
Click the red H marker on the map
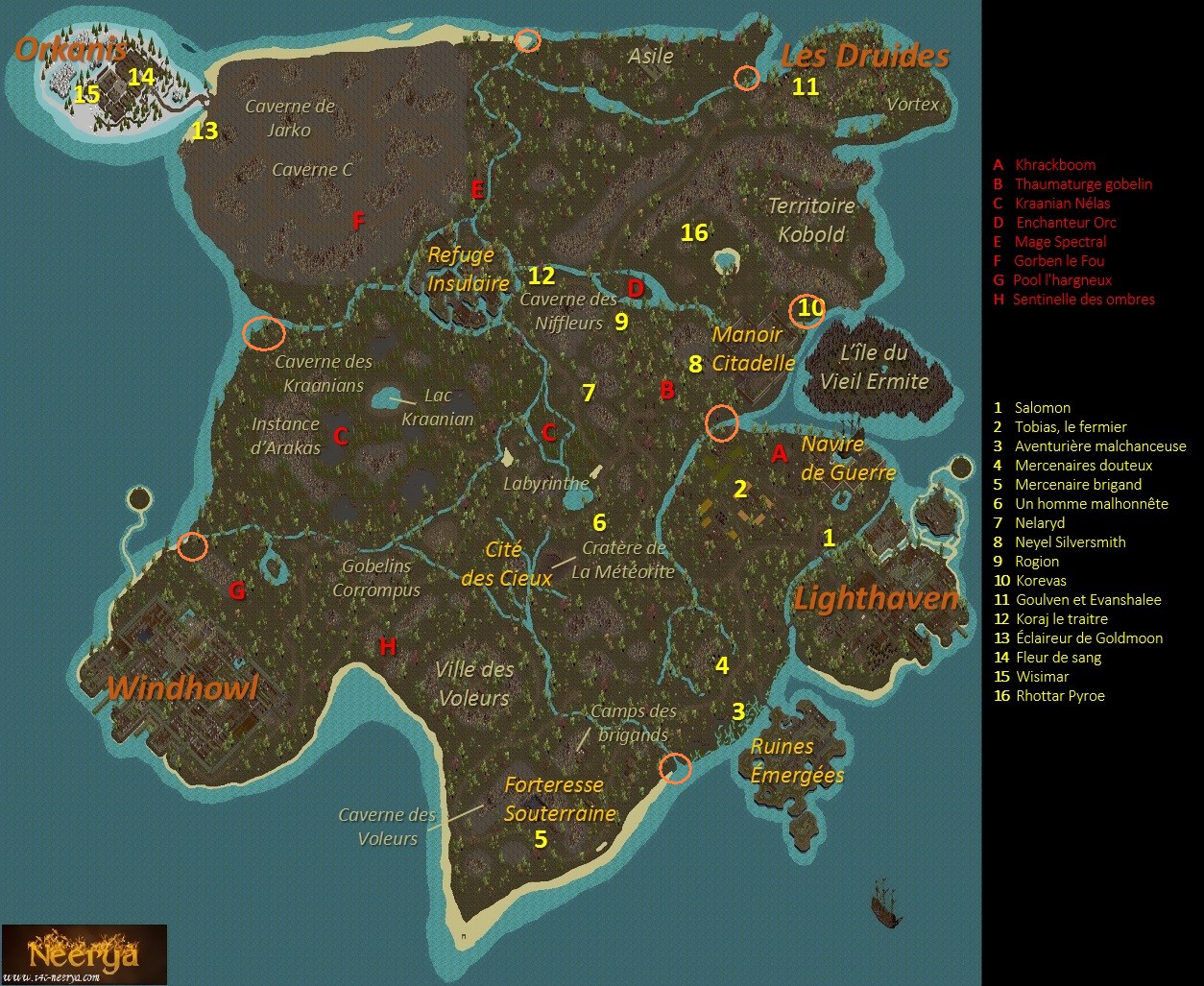pos(388,646)
